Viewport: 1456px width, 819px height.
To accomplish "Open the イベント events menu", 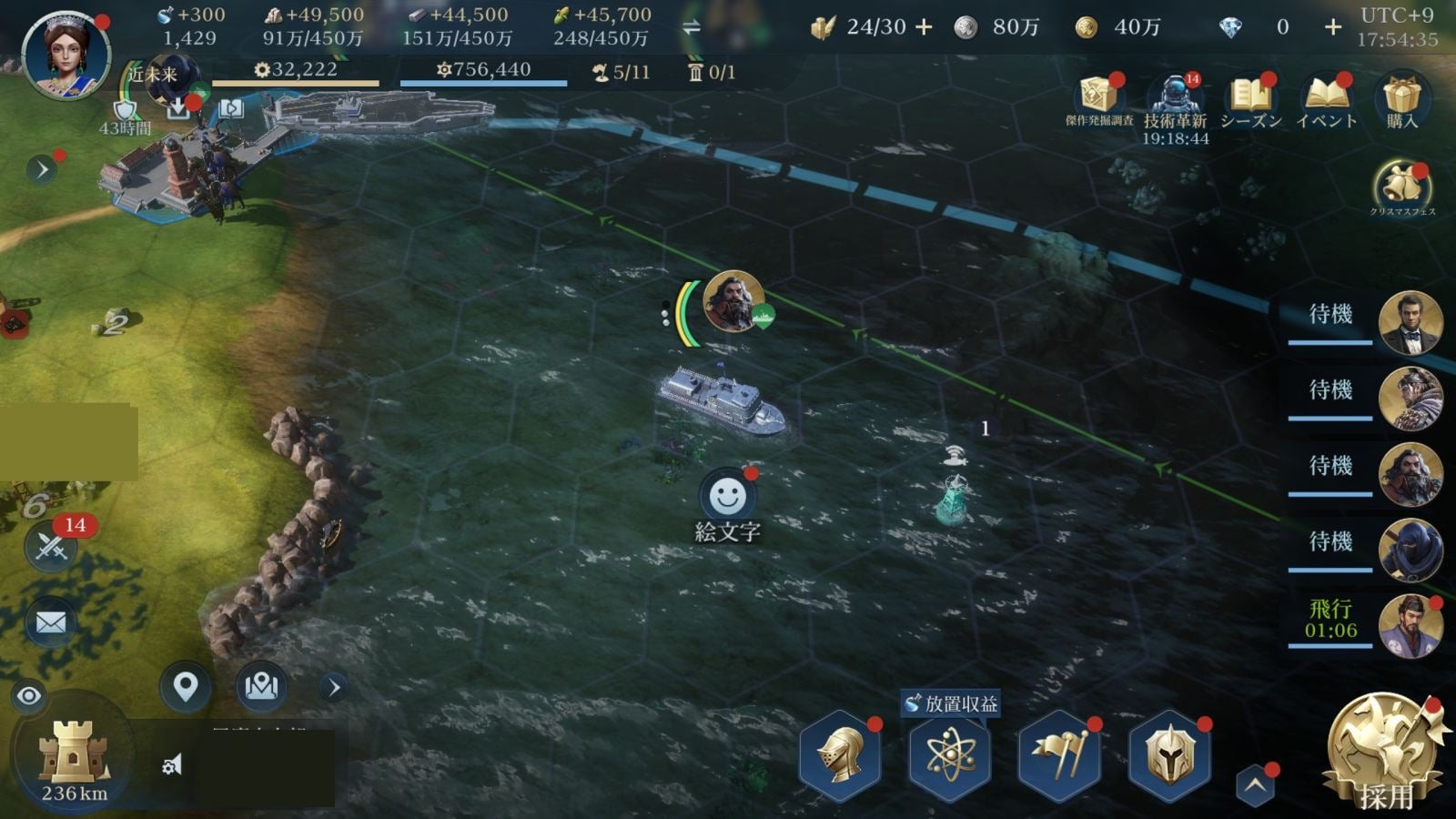I will pyautogui.click(x=1326, y=98).
